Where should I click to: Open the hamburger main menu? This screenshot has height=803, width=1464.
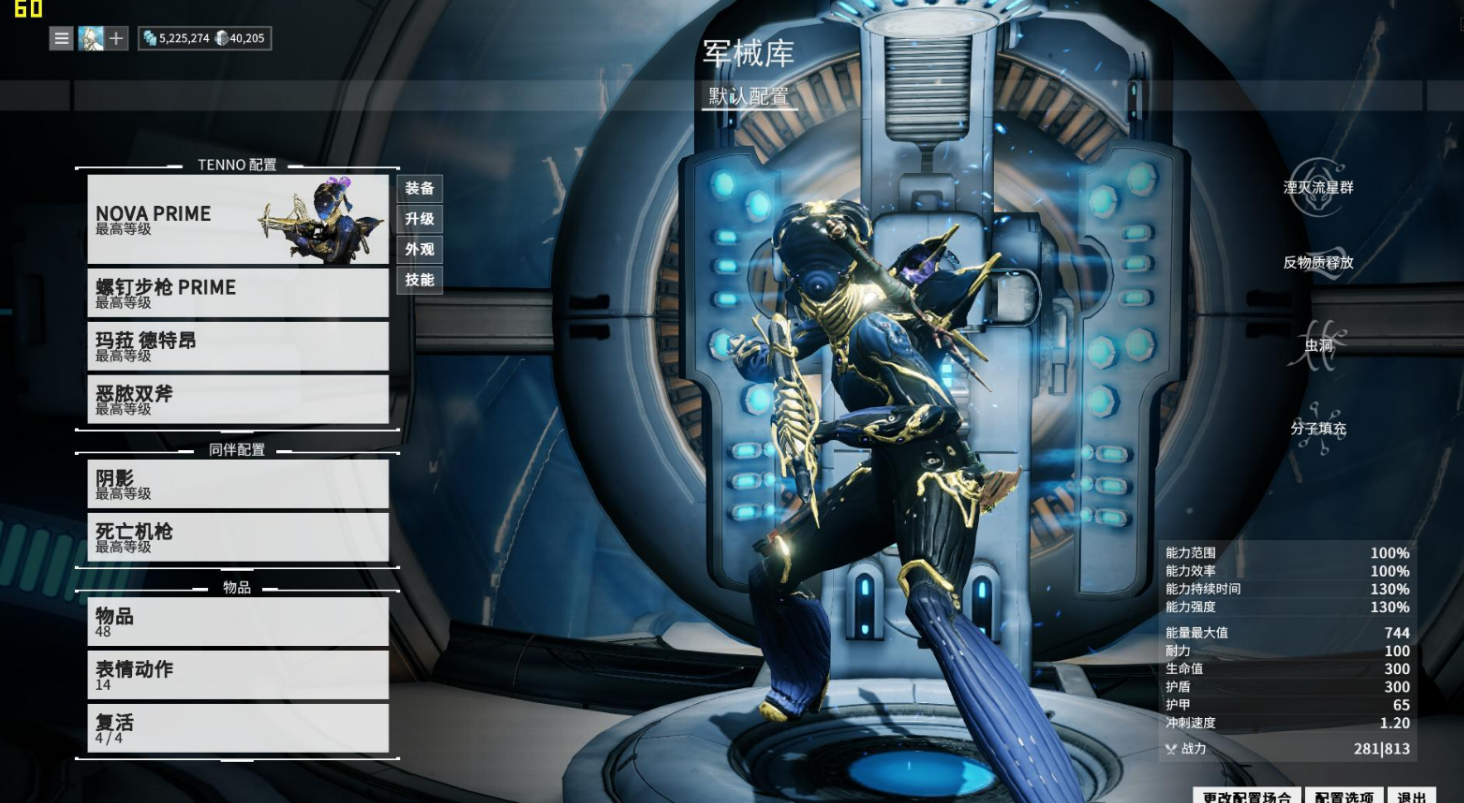pyautogui.click(x=62, y=39)
